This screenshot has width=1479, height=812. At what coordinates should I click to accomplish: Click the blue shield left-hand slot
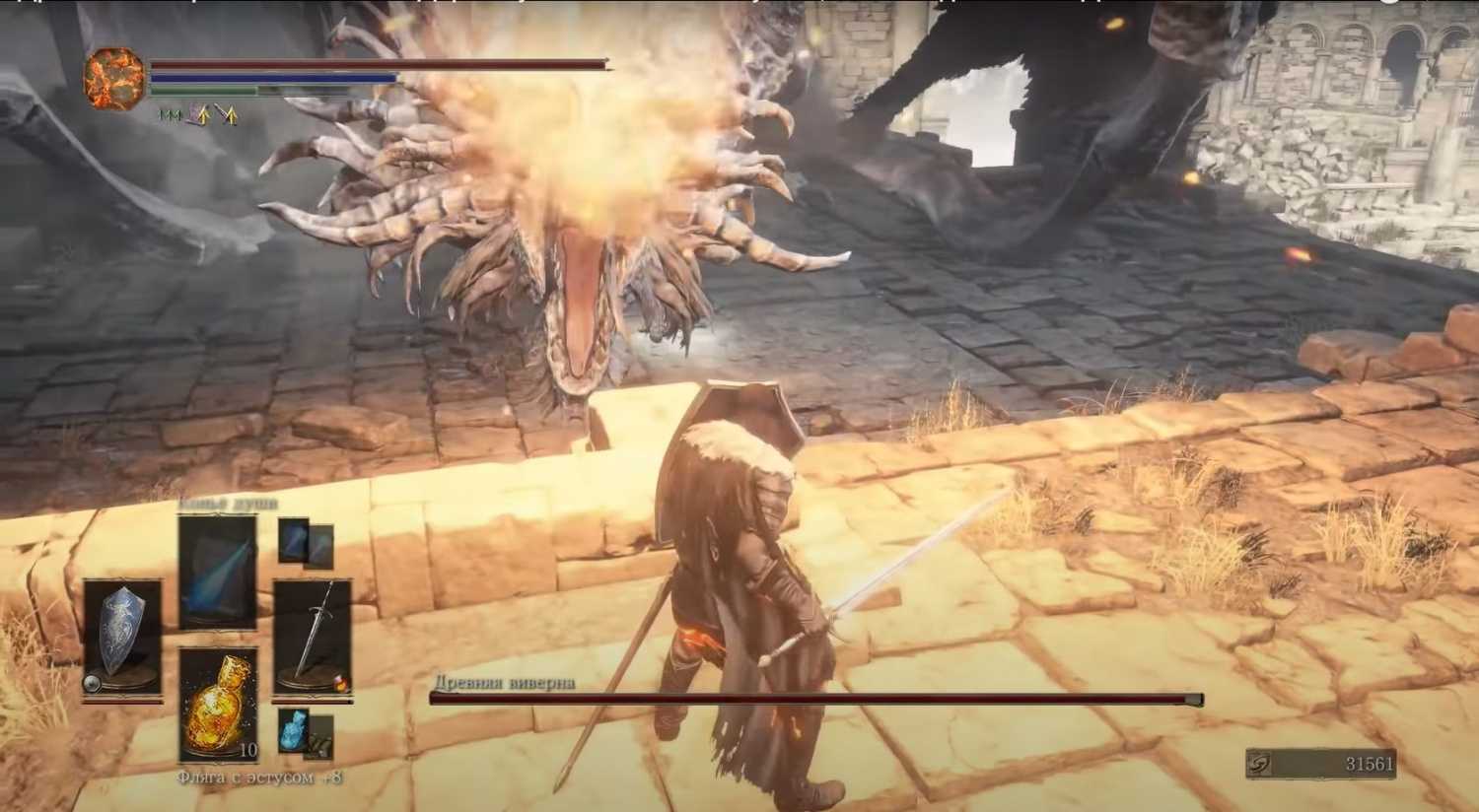(122, 636)
